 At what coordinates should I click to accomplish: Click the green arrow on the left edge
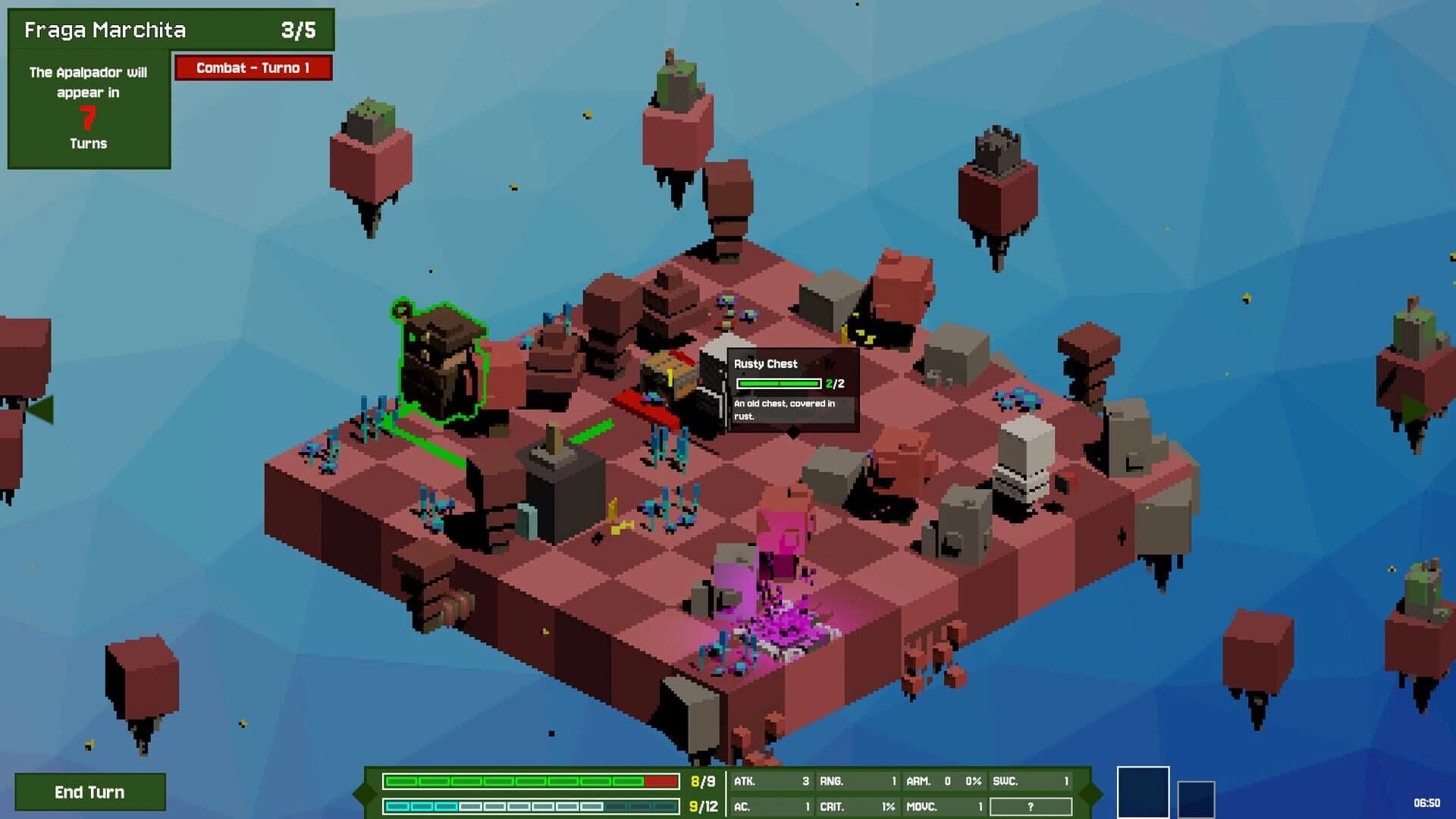(x=42, y=409)
